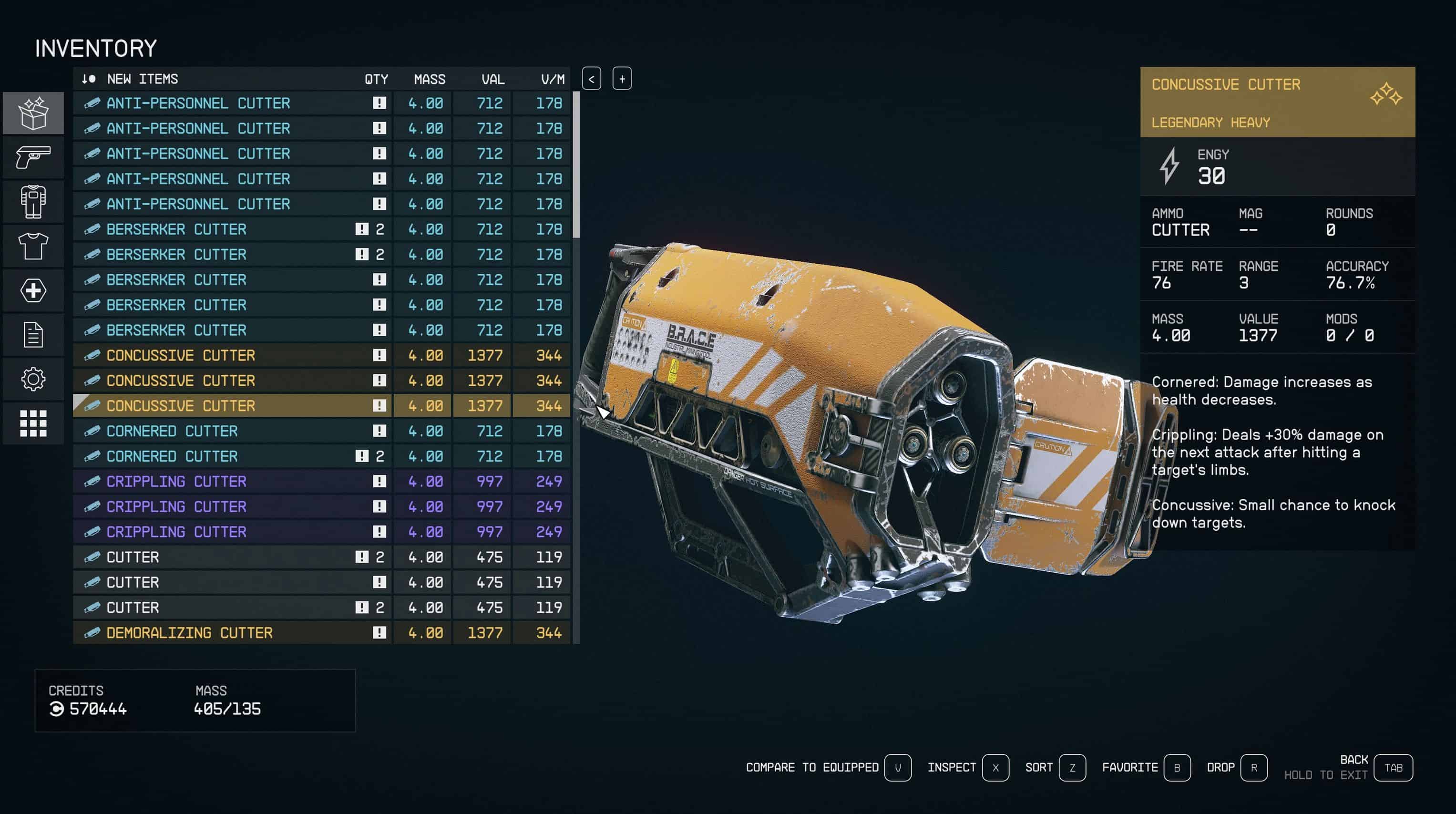Sort by the V/M column header
The image size is (1456, 814).
552,79
